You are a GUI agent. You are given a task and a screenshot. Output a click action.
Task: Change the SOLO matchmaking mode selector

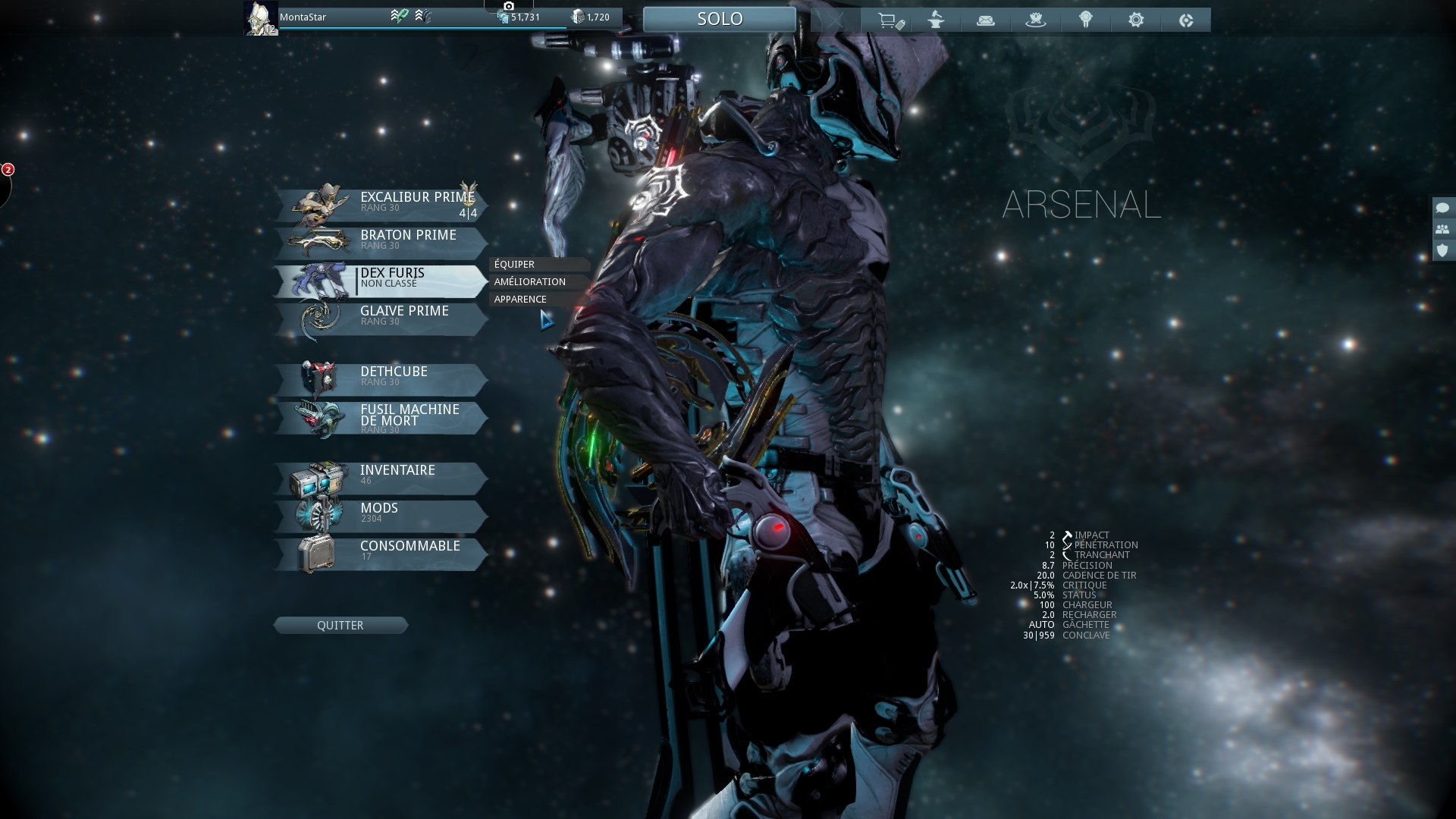point(719,18)
